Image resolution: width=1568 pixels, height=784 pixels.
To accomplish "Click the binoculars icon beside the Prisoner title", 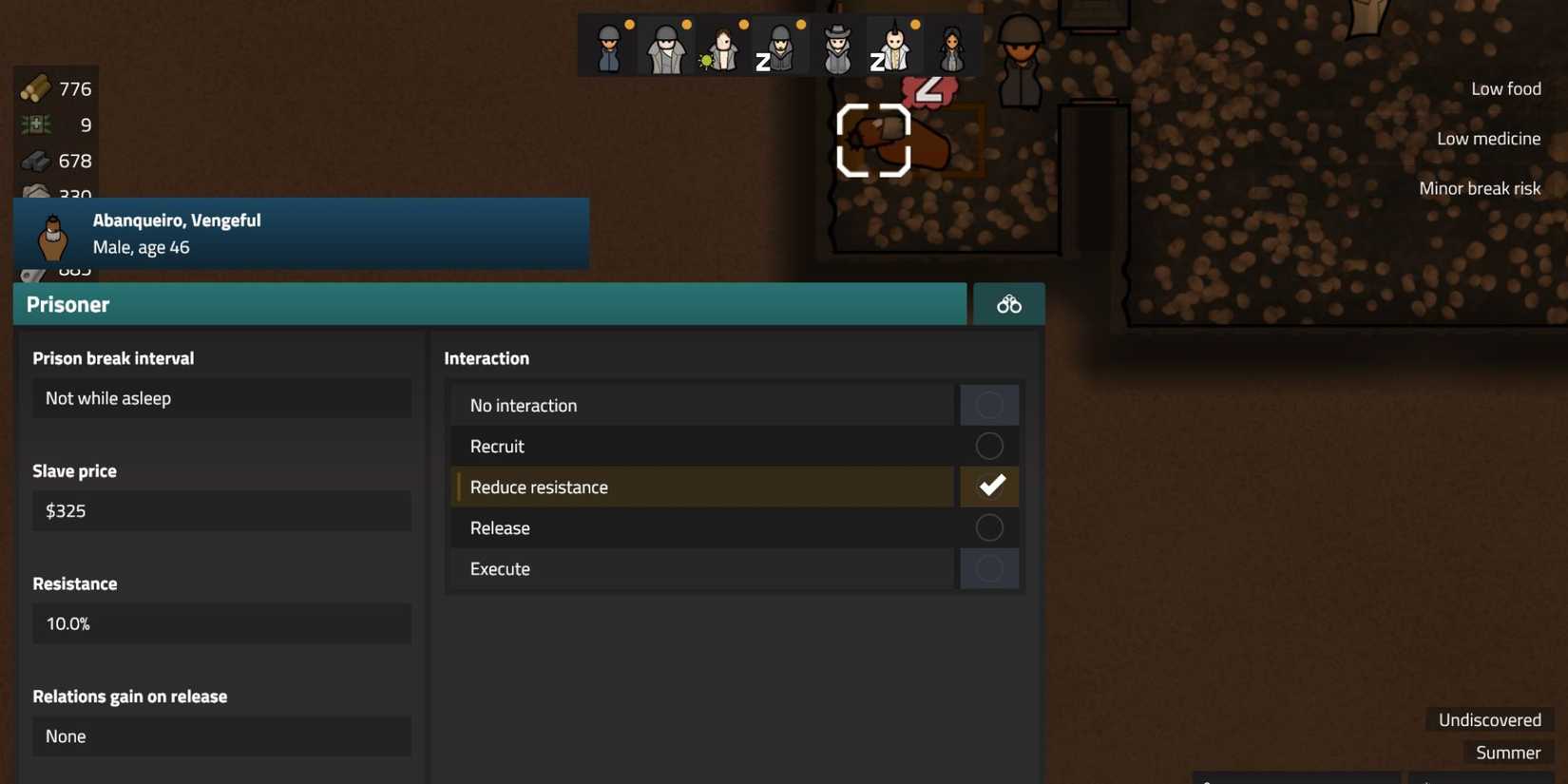I will [1007, 303].
